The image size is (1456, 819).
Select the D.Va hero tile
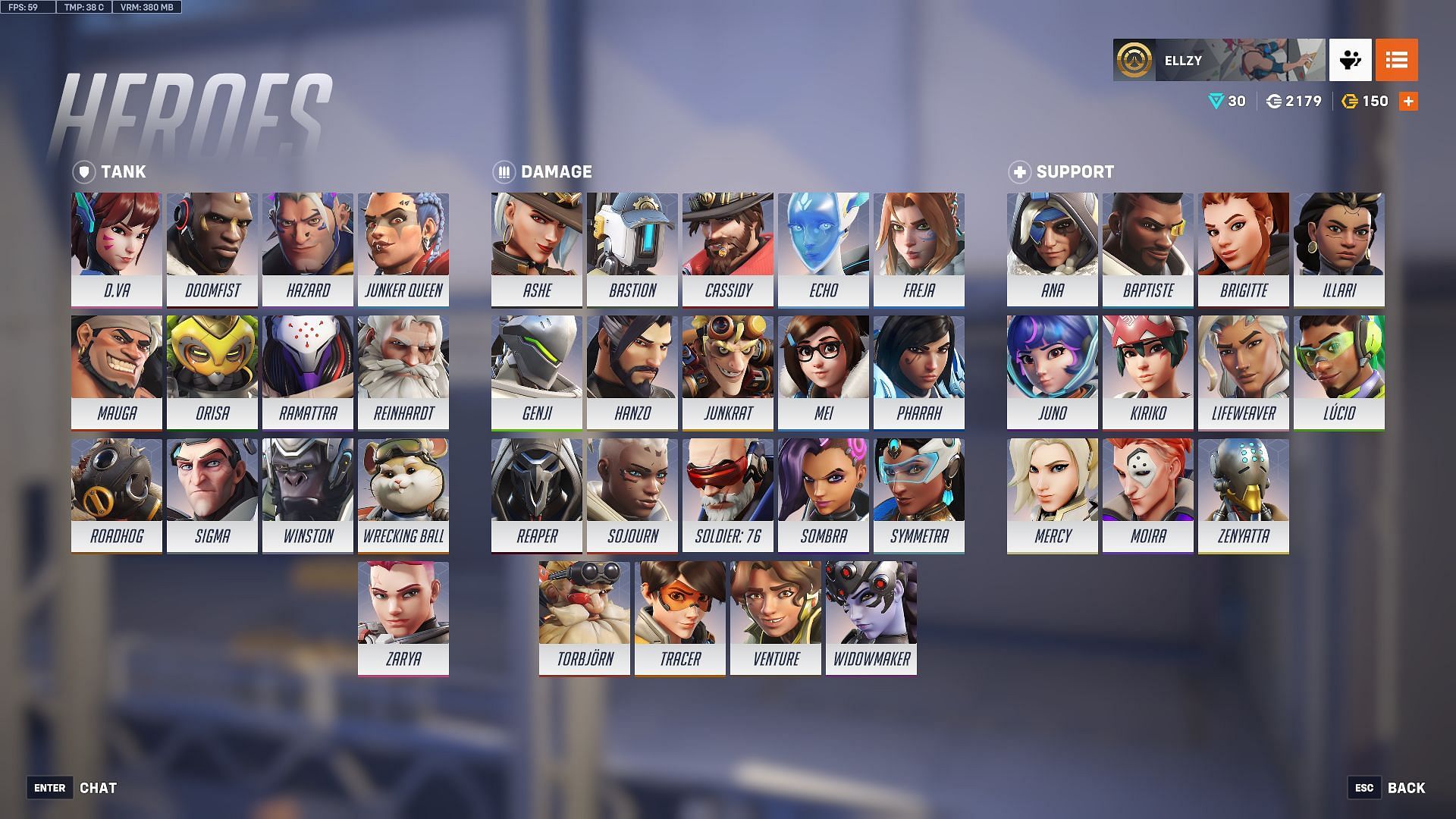116,249
